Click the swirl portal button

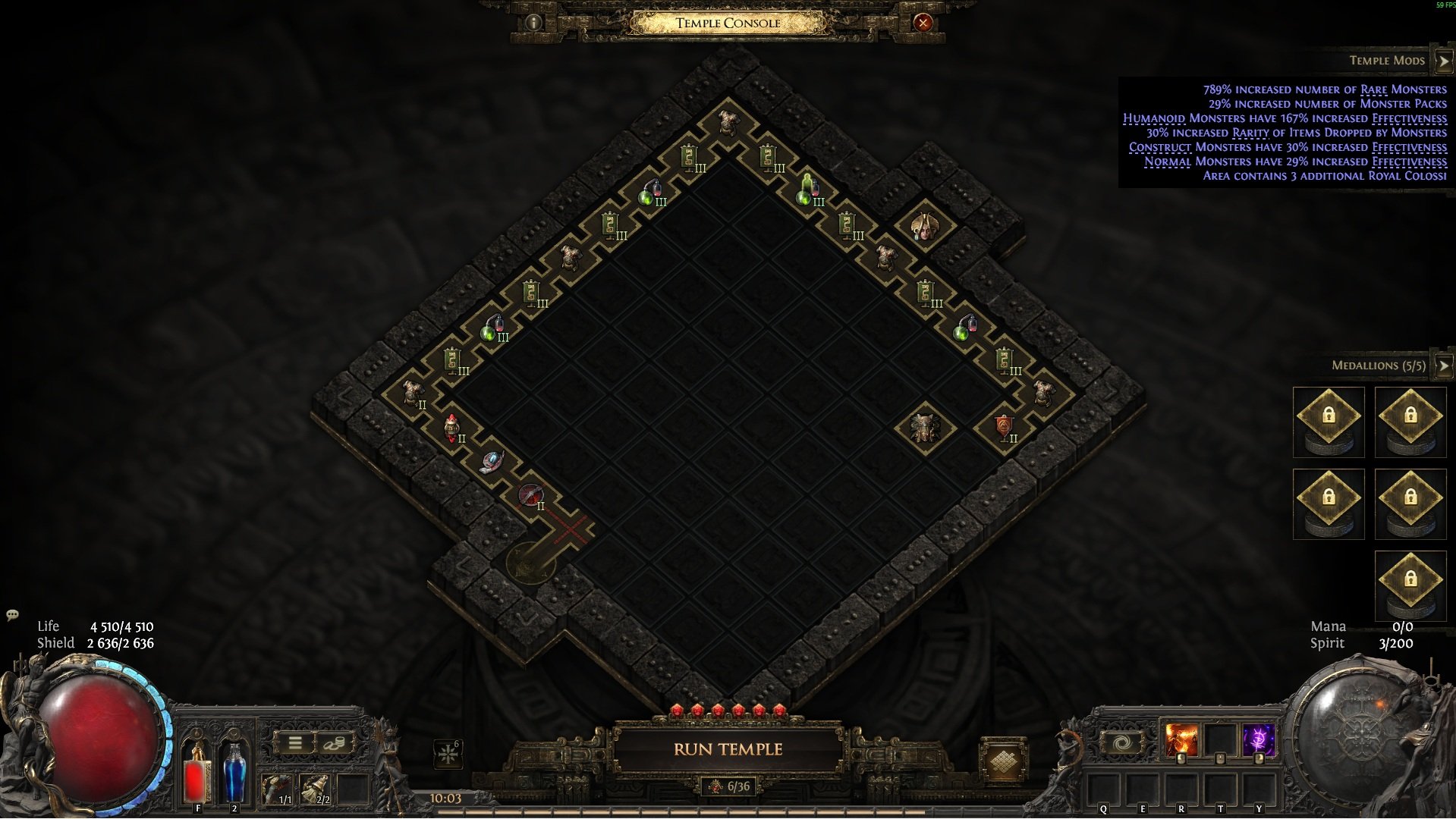coord(1122,742)
